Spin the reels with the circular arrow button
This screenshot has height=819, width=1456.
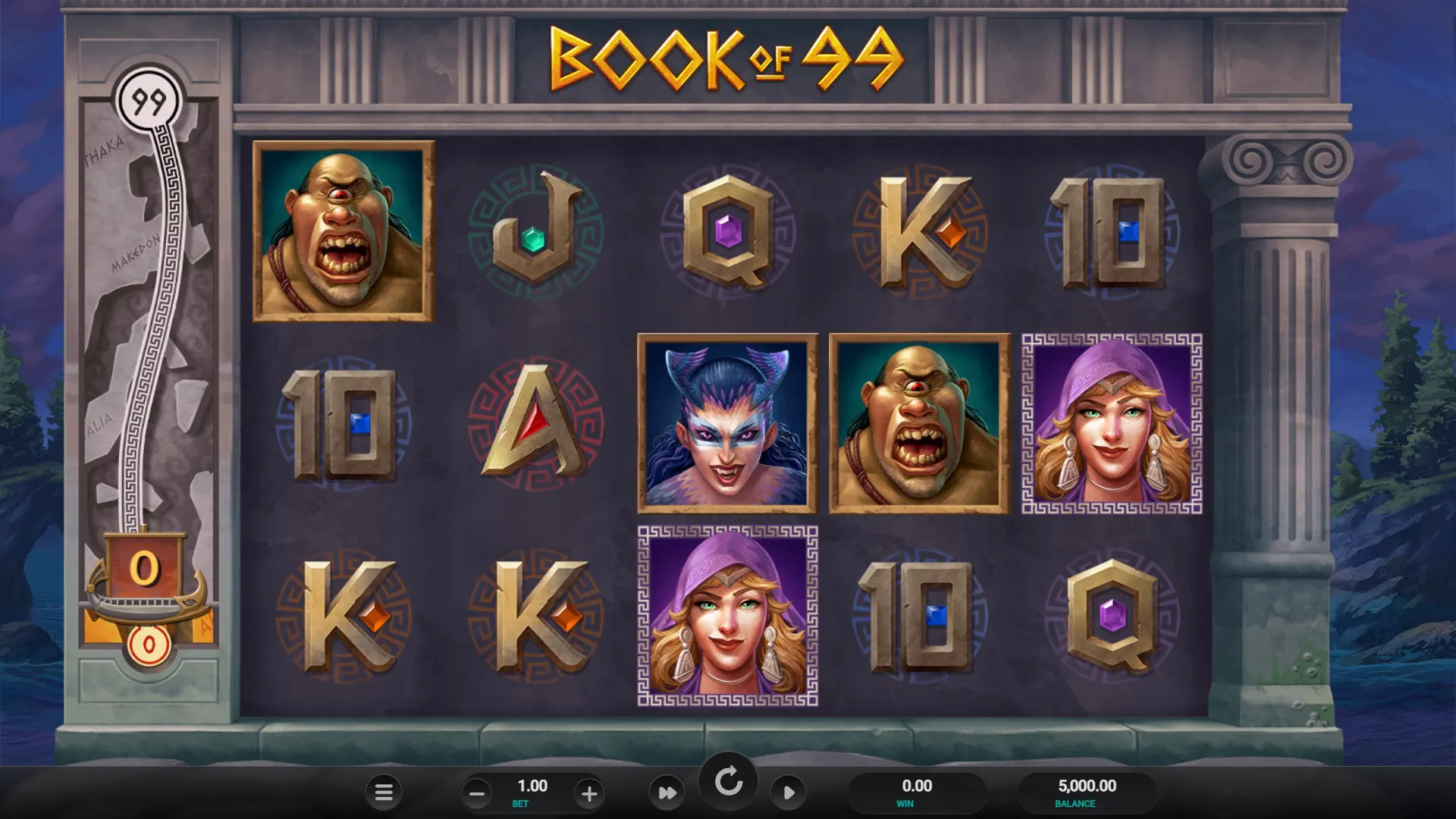(728, 781)
